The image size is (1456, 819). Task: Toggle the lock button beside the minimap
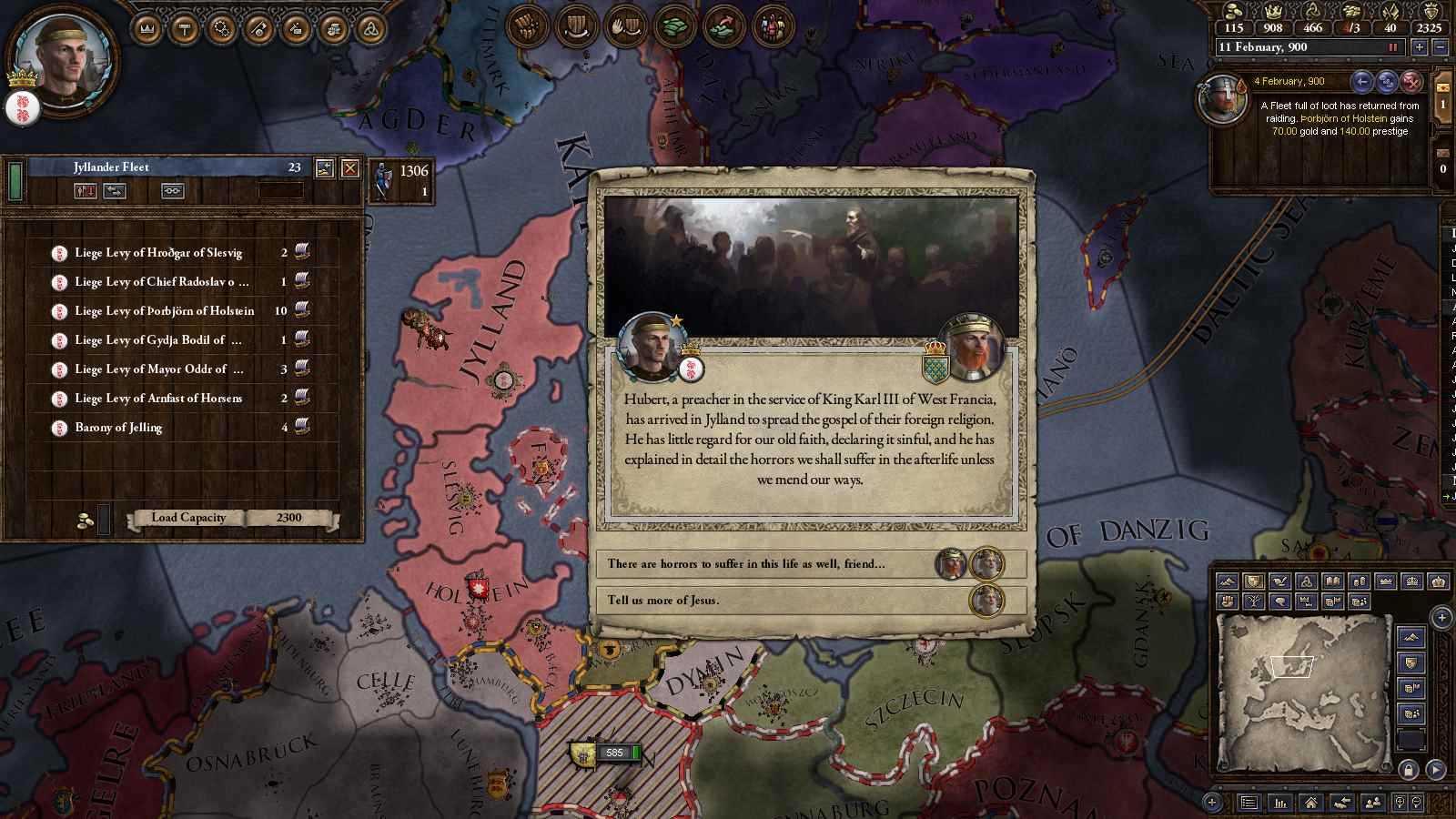tap(1410, 771)
